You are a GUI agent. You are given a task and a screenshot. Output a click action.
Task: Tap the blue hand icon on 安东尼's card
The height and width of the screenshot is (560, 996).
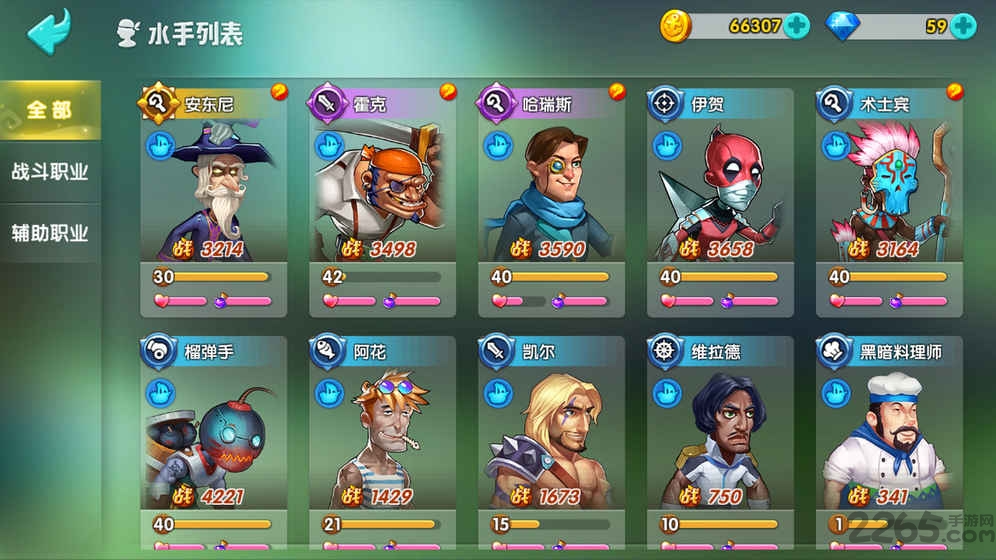coord(160,146)
